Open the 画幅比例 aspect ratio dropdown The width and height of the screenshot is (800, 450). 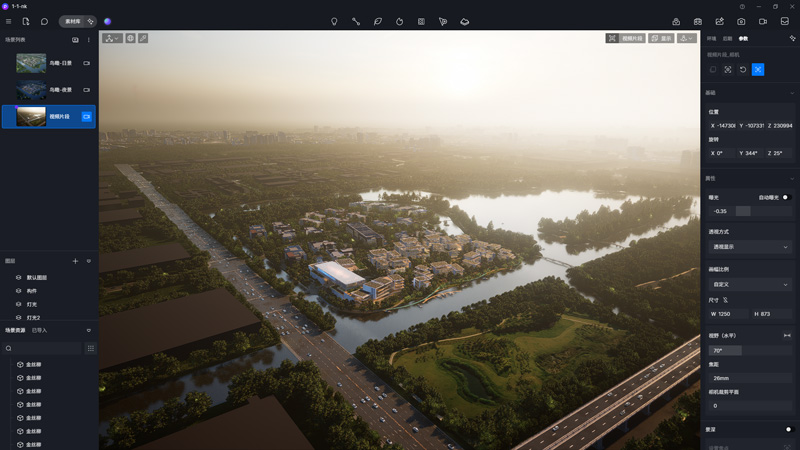tap(749, 285)
